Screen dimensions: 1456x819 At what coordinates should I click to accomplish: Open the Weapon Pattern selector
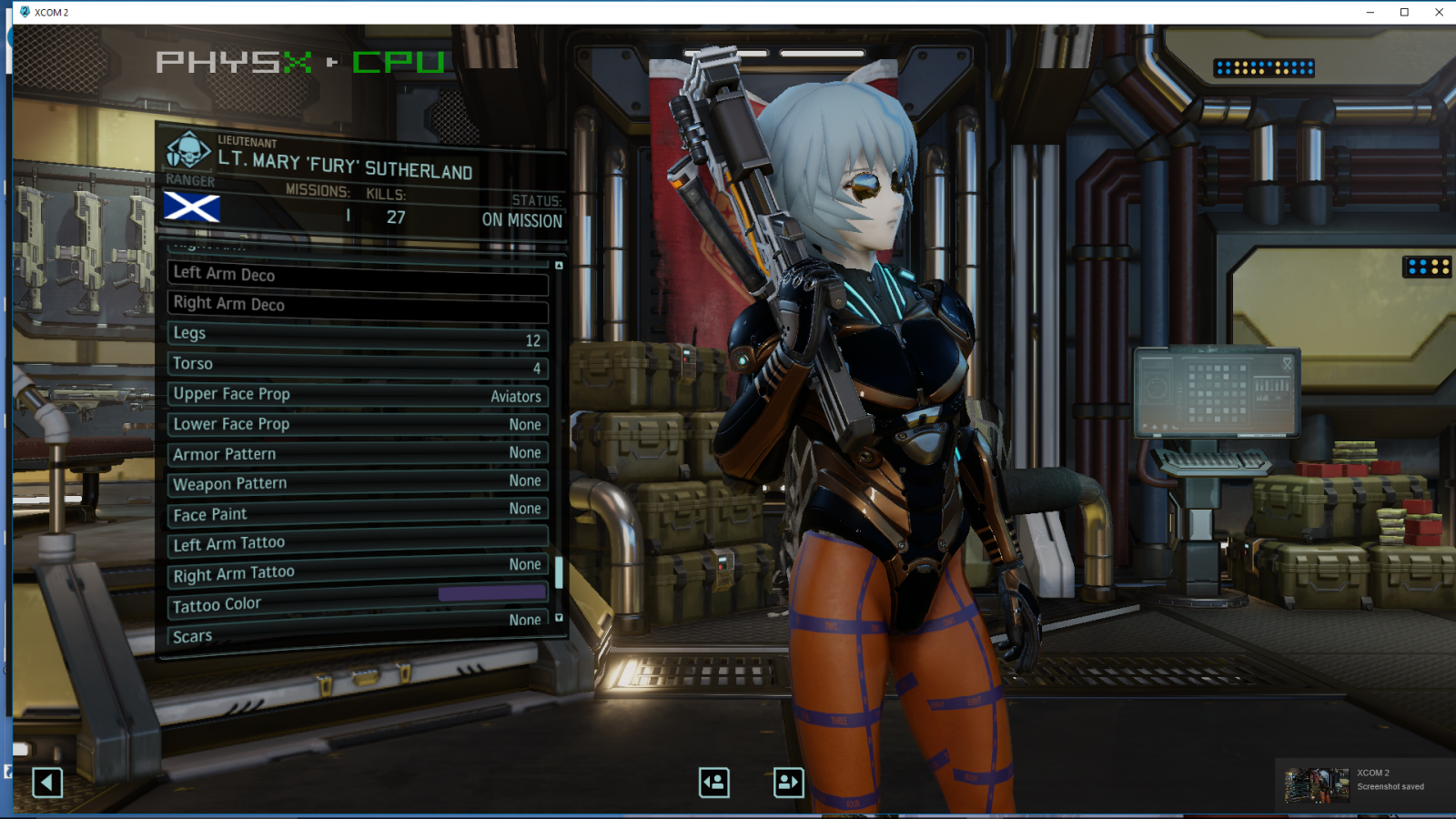[x=355, y=485]
